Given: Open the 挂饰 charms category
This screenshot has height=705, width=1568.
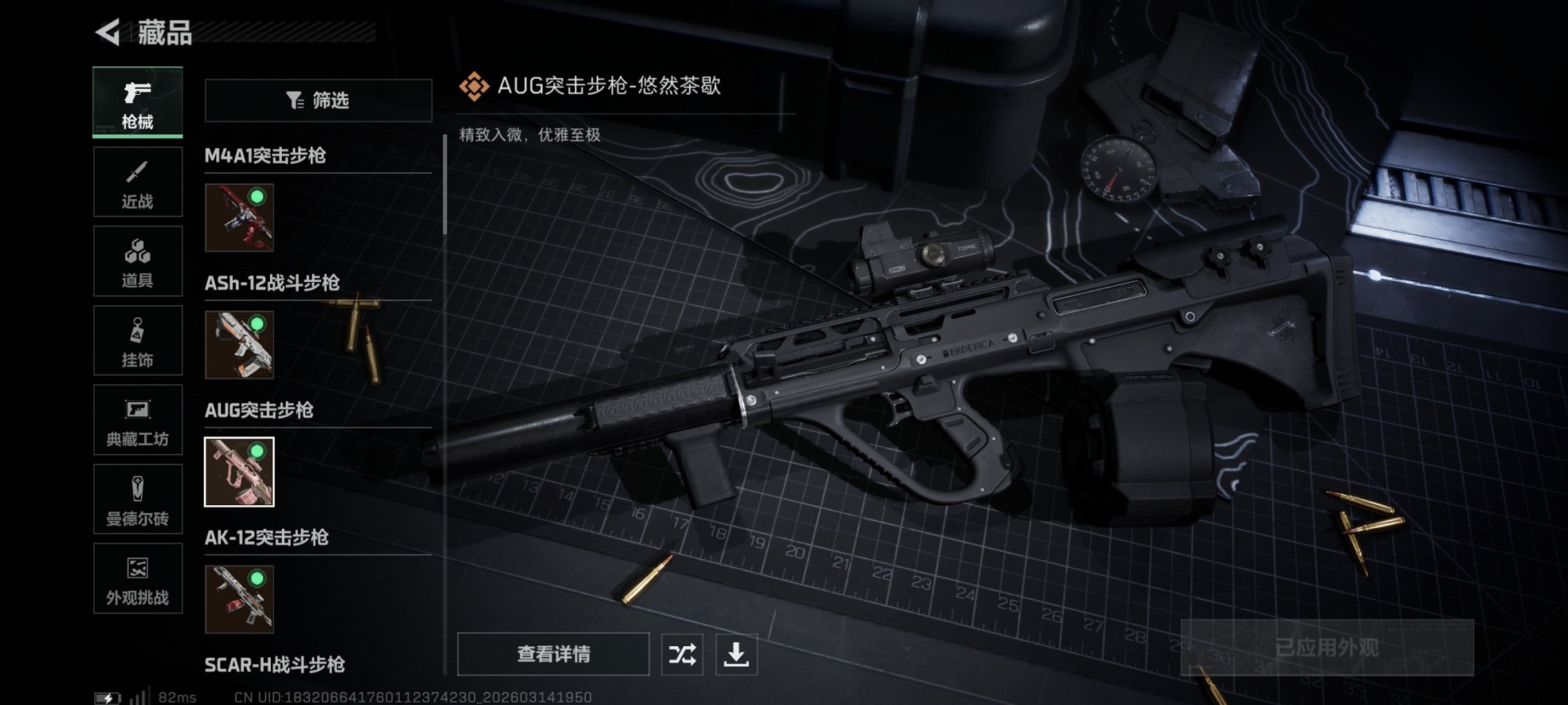Looking at the screenshot, I should 137,340.
